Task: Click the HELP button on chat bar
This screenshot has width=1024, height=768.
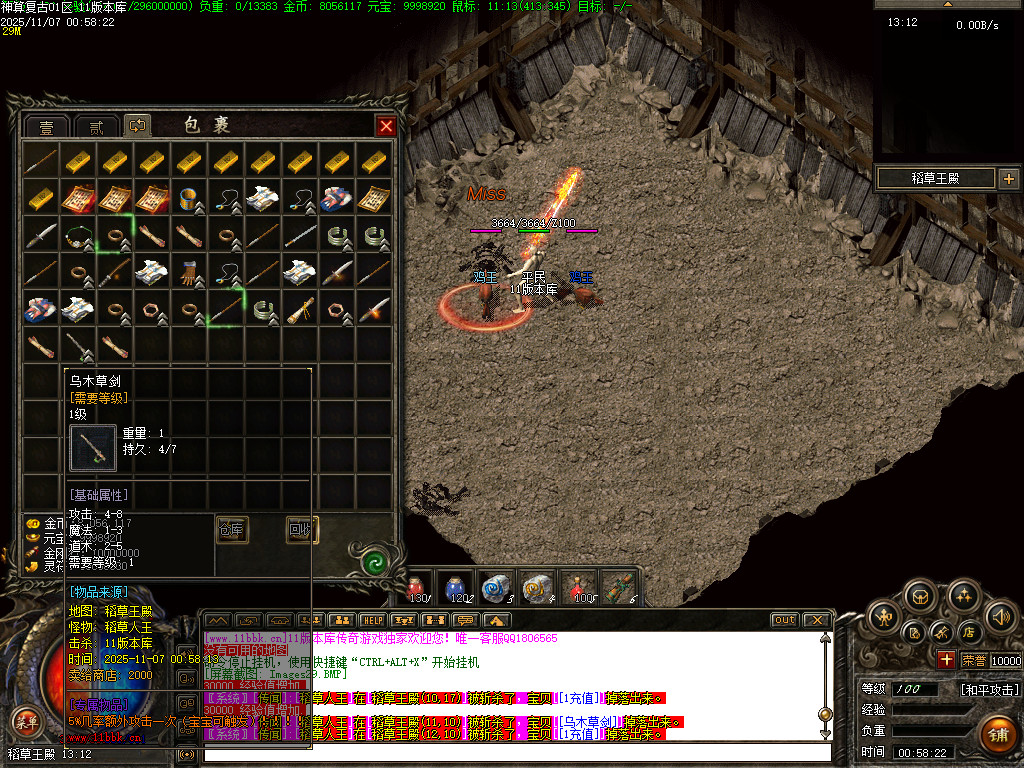Action: coord(372,620)
